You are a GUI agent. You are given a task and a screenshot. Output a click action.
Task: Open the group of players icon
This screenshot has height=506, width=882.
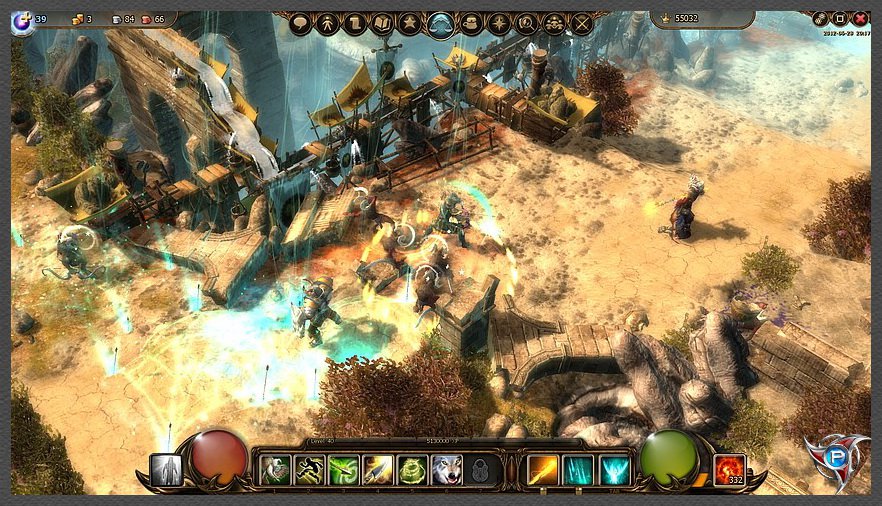553,24
